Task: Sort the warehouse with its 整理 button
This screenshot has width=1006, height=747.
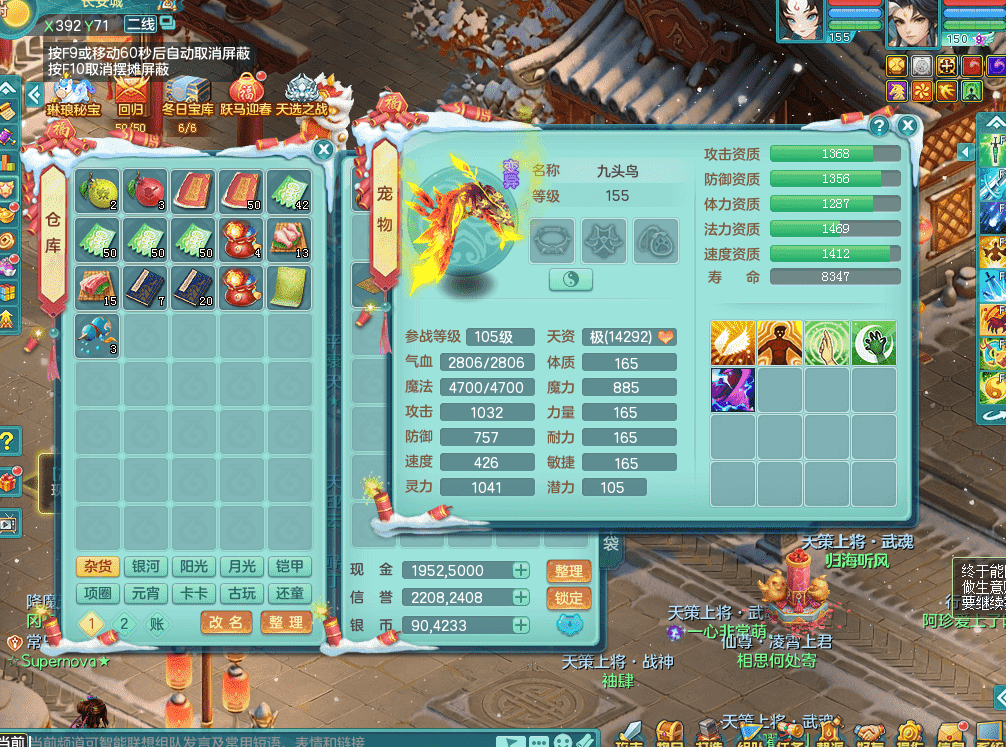Action: 286,622
